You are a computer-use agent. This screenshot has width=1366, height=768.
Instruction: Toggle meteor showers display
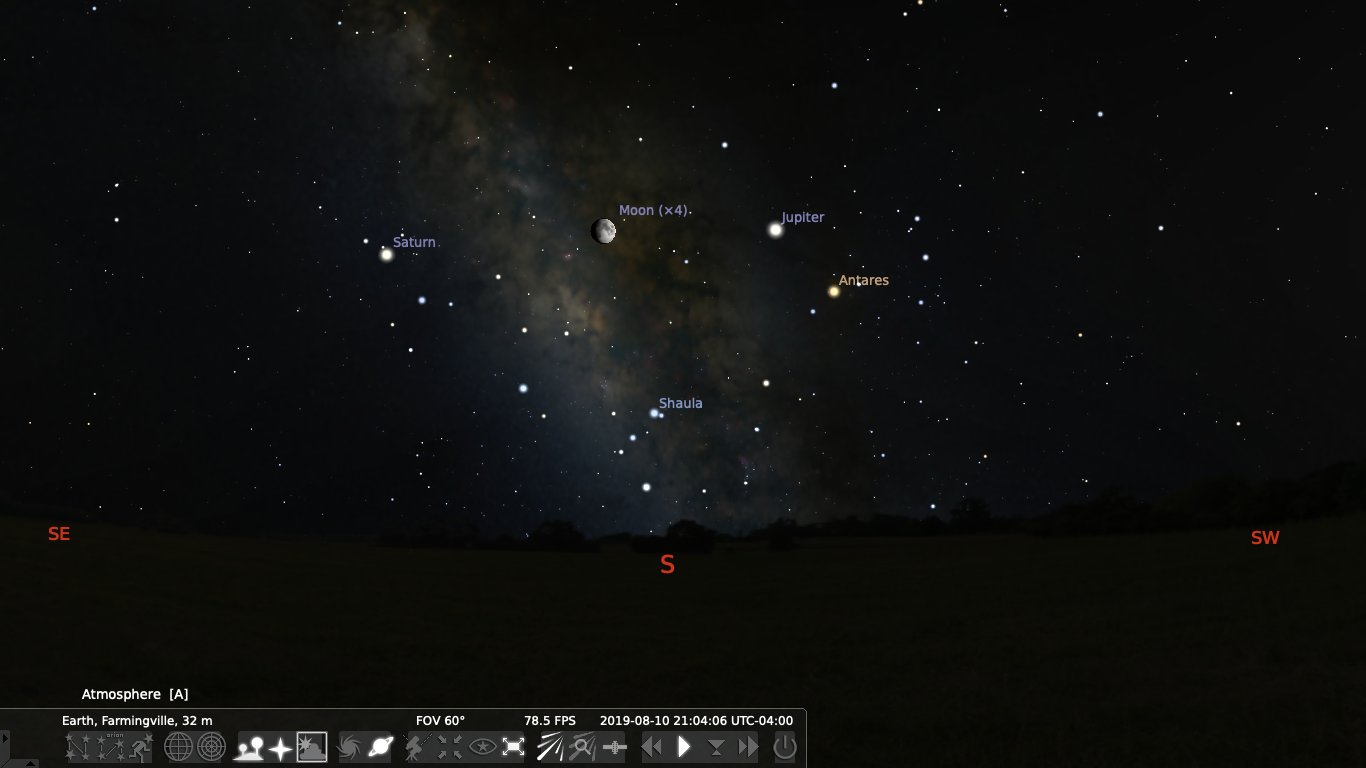[550, 747]
